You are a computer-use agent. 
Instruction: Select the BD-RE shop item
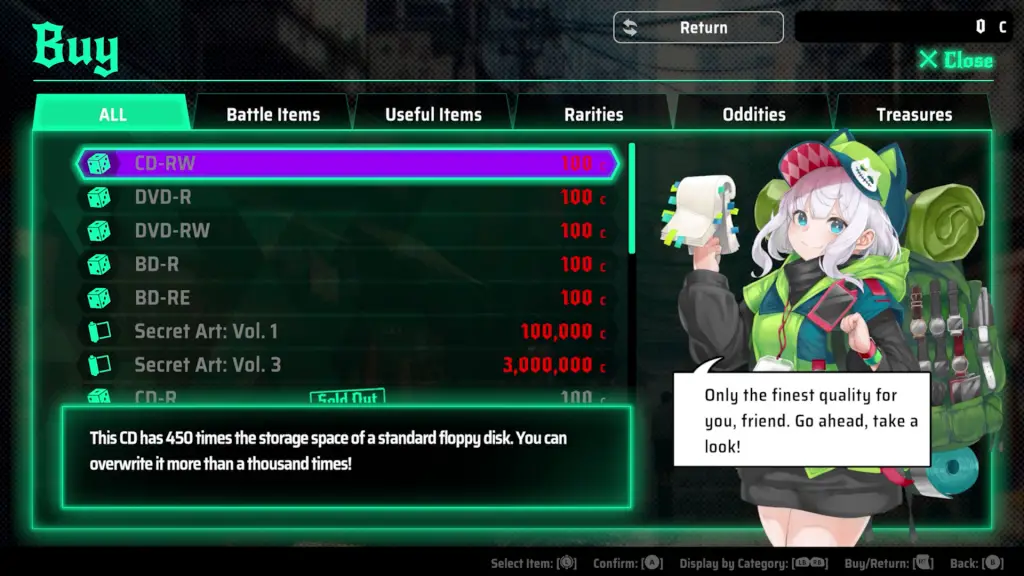[347, 298]
